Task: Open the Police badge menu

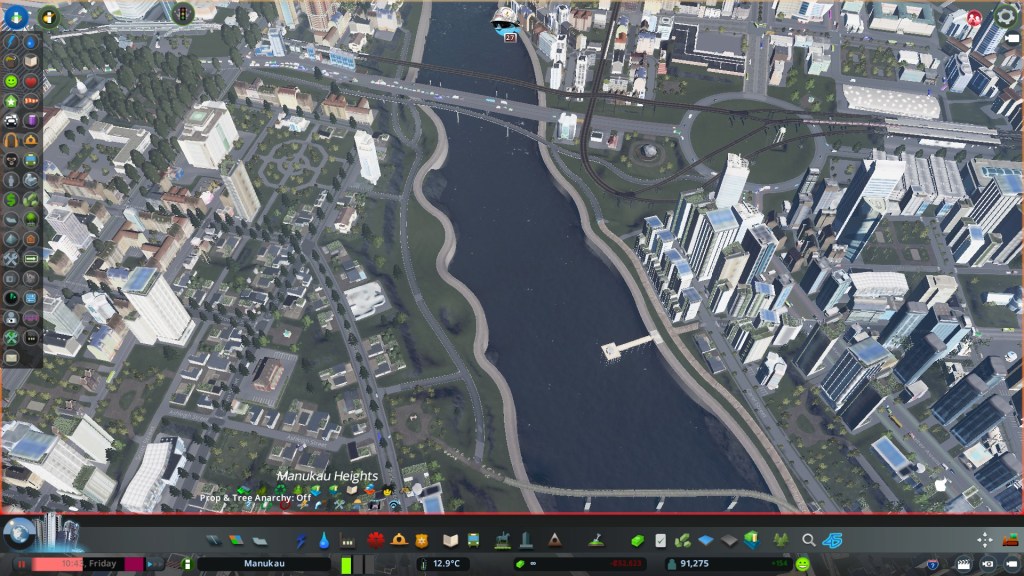Action: 422,540
